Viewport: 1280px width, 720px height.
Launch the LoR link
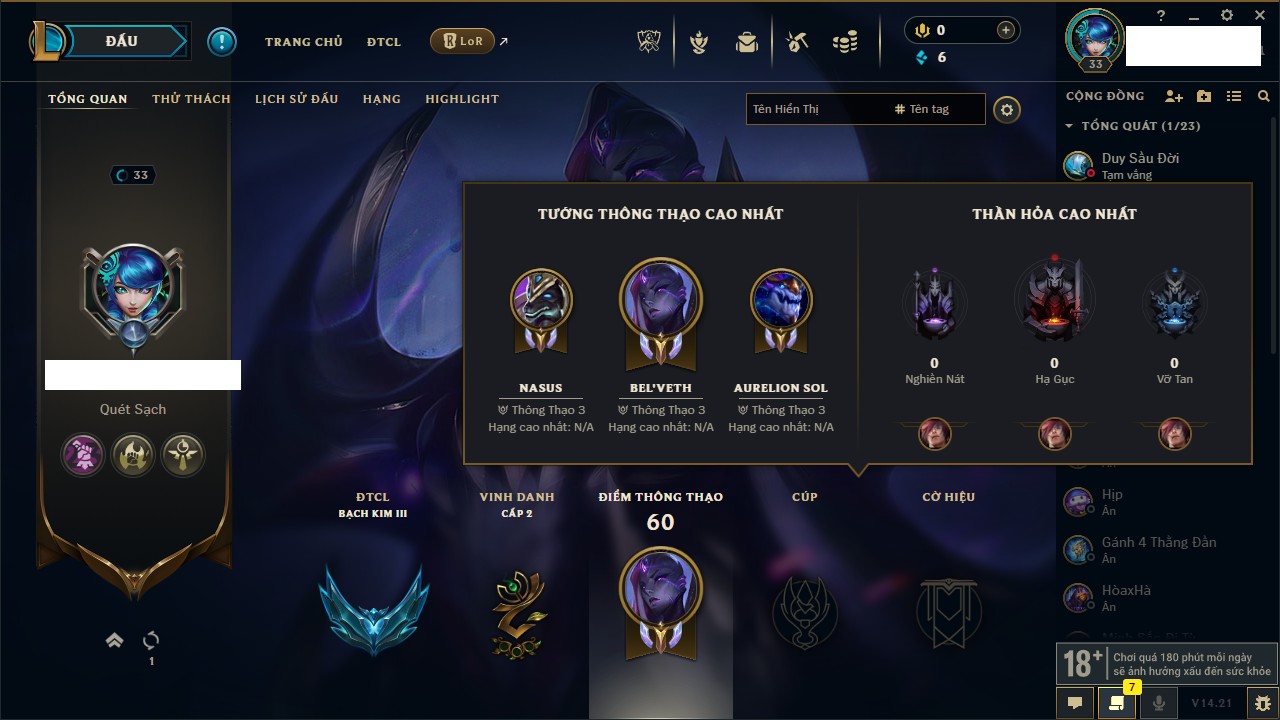(x=463, y=41)
